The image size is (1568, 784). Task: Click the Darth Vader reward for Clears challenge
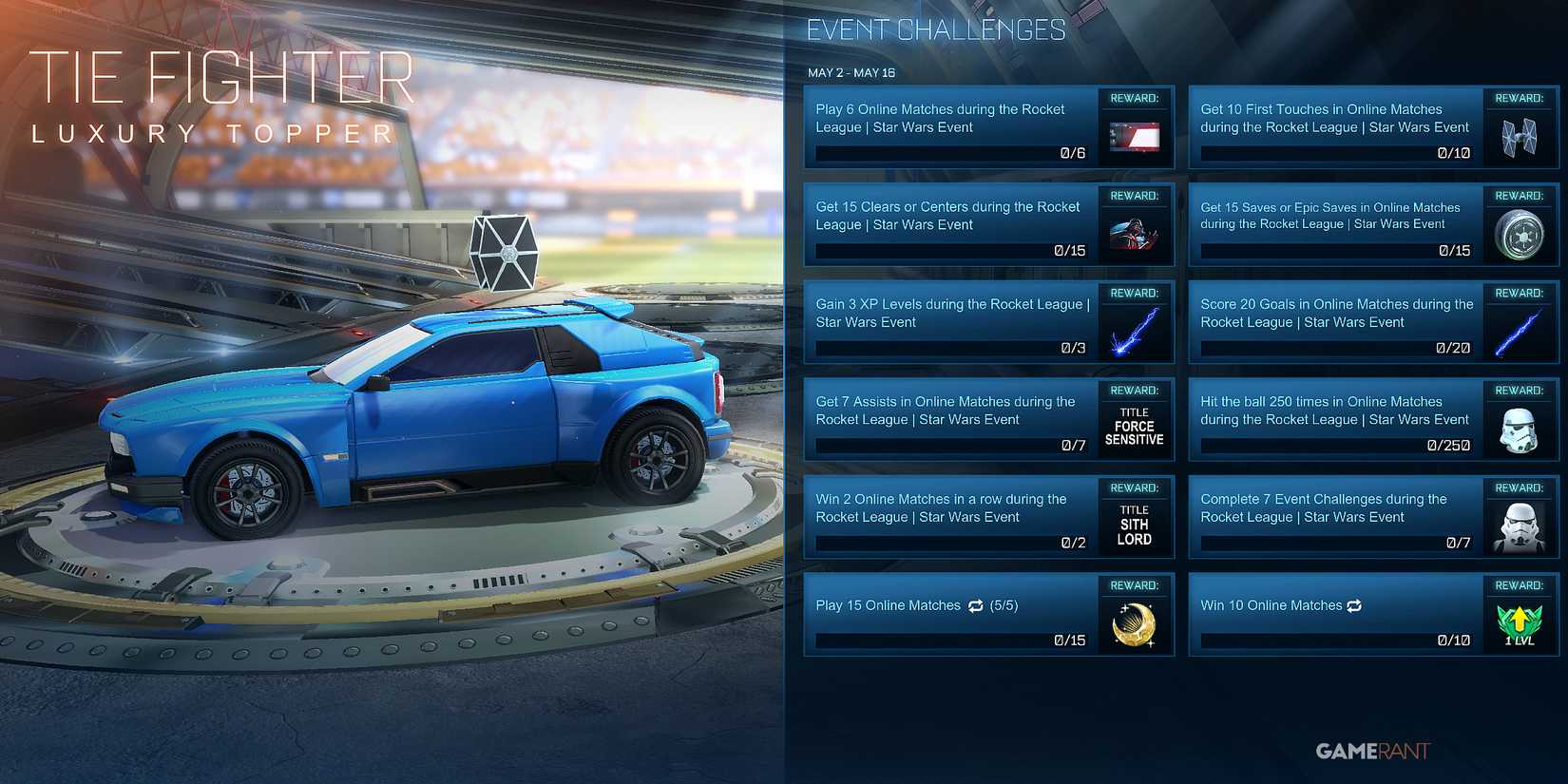pyautogui.click(x=1134, y=234)
